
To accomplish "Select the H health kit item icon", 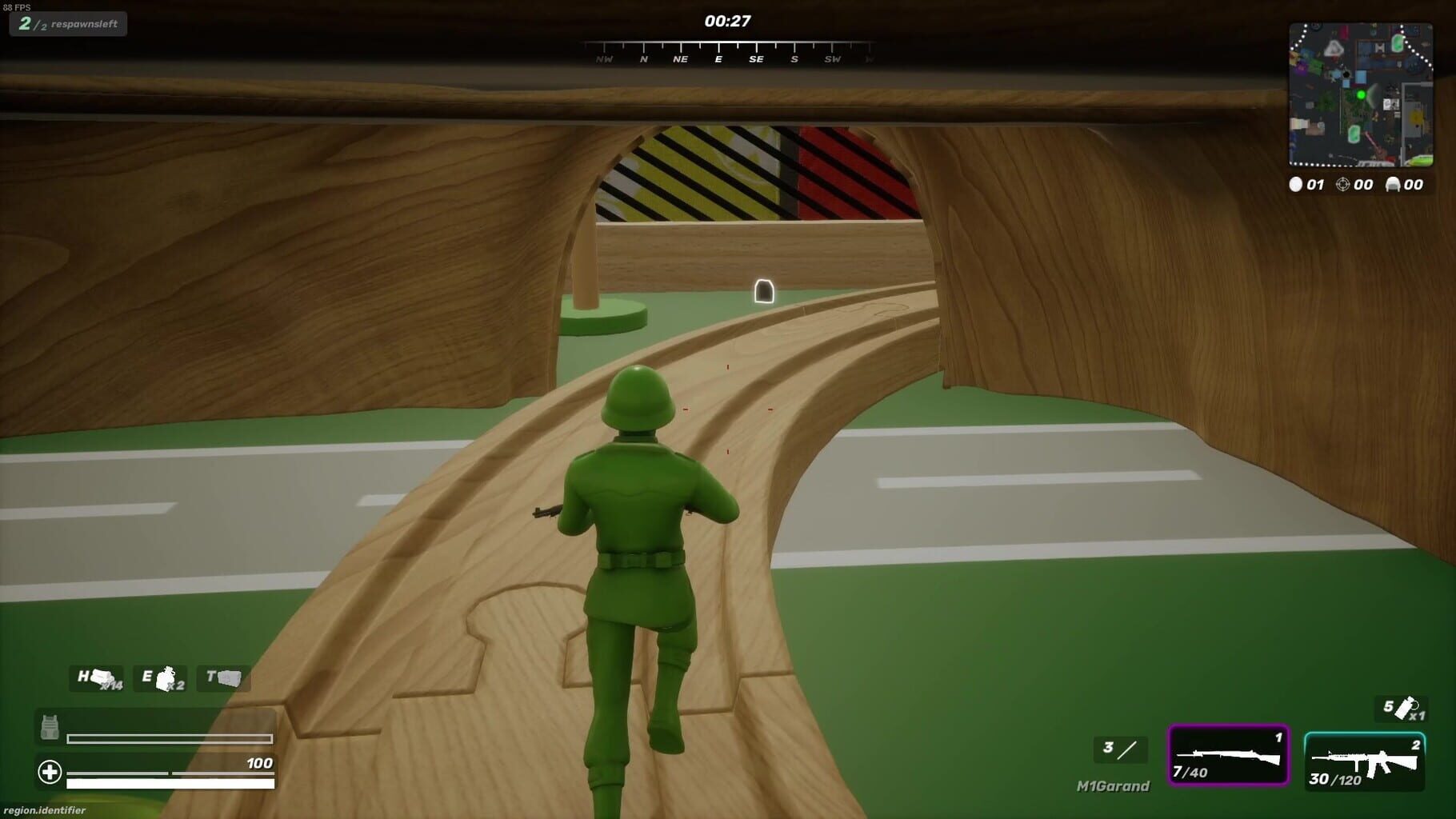I will tap(96, 677).
